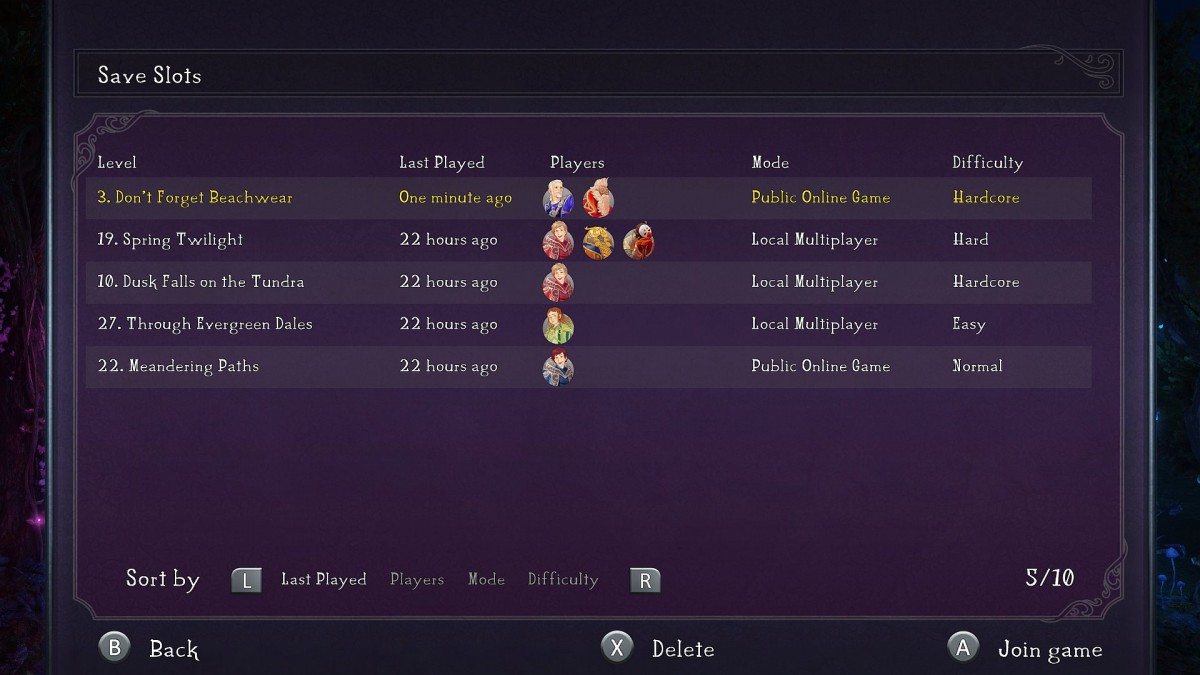
Task: Choose the Meandering Paths save slot
Action: click(x=178, y=366)
